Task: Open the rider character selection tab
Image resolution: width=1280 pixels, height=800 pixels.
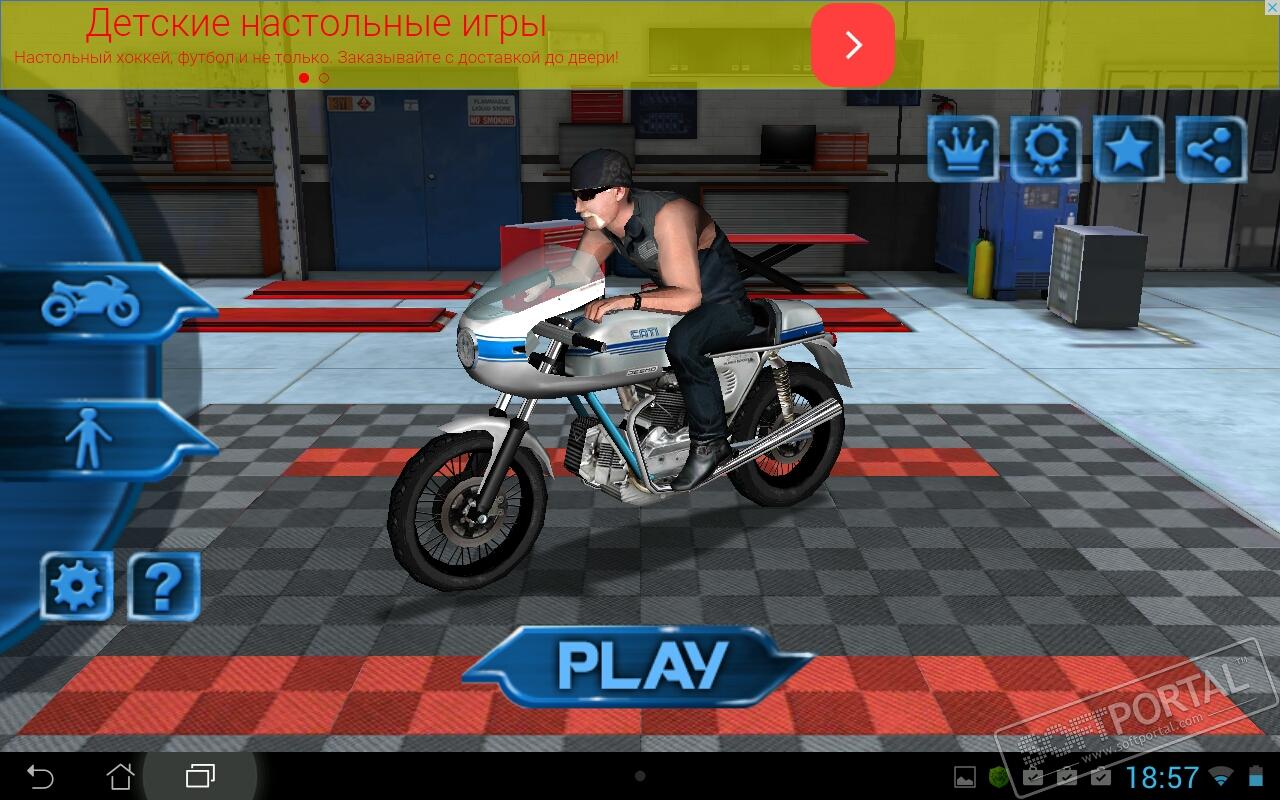Action: tap(90, 440)
